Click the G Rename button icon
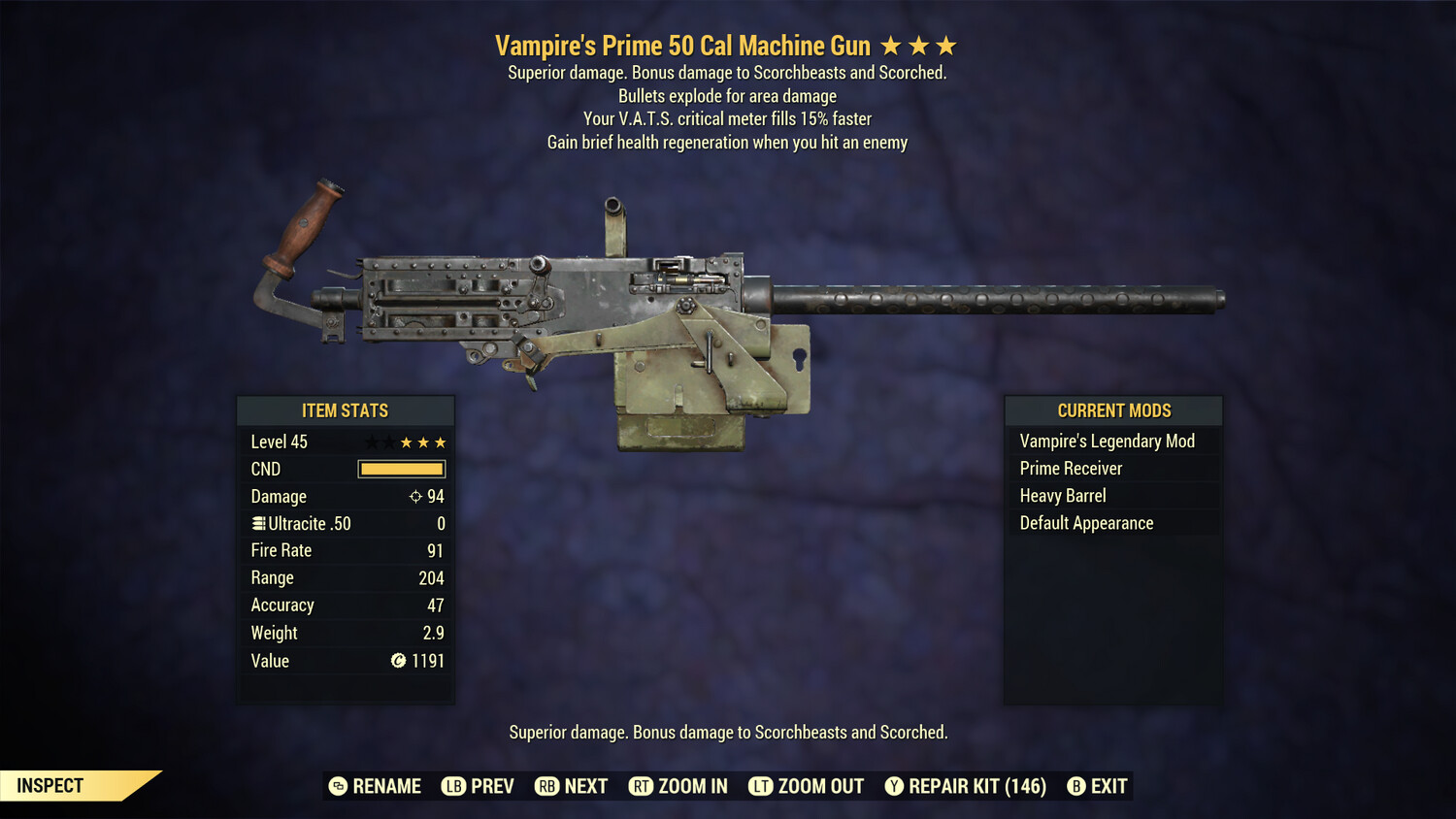1456x819 pixels. (x=337, y=786)
